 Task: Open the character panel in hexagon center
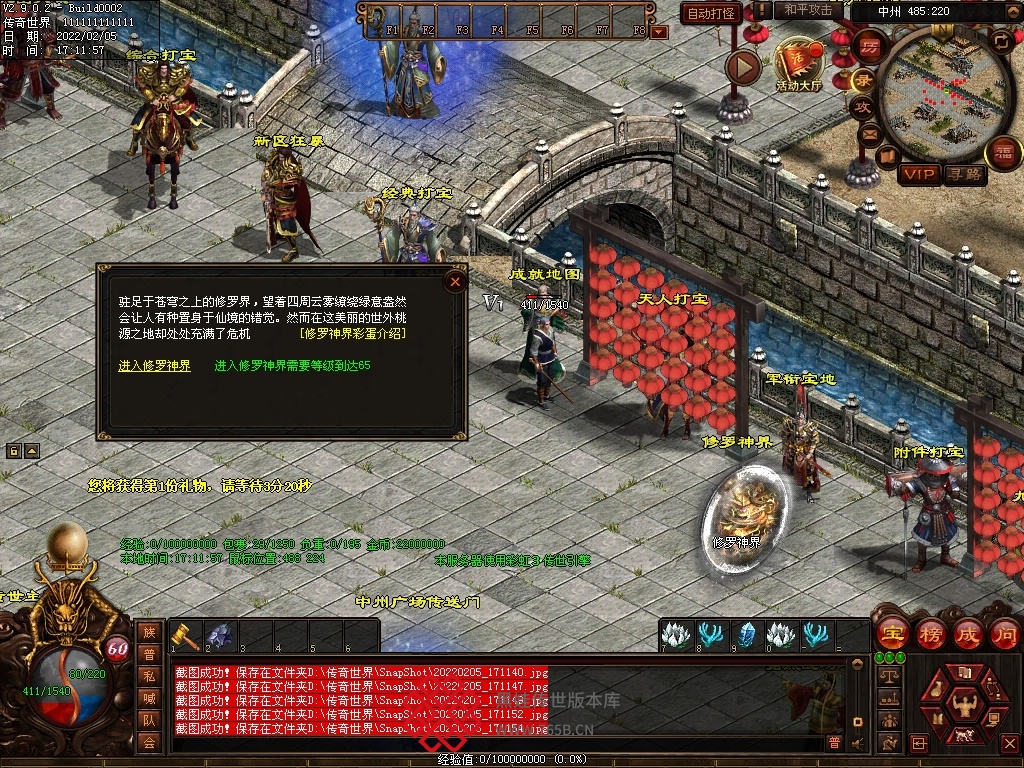pyautogui.click(x=964, y=700)
